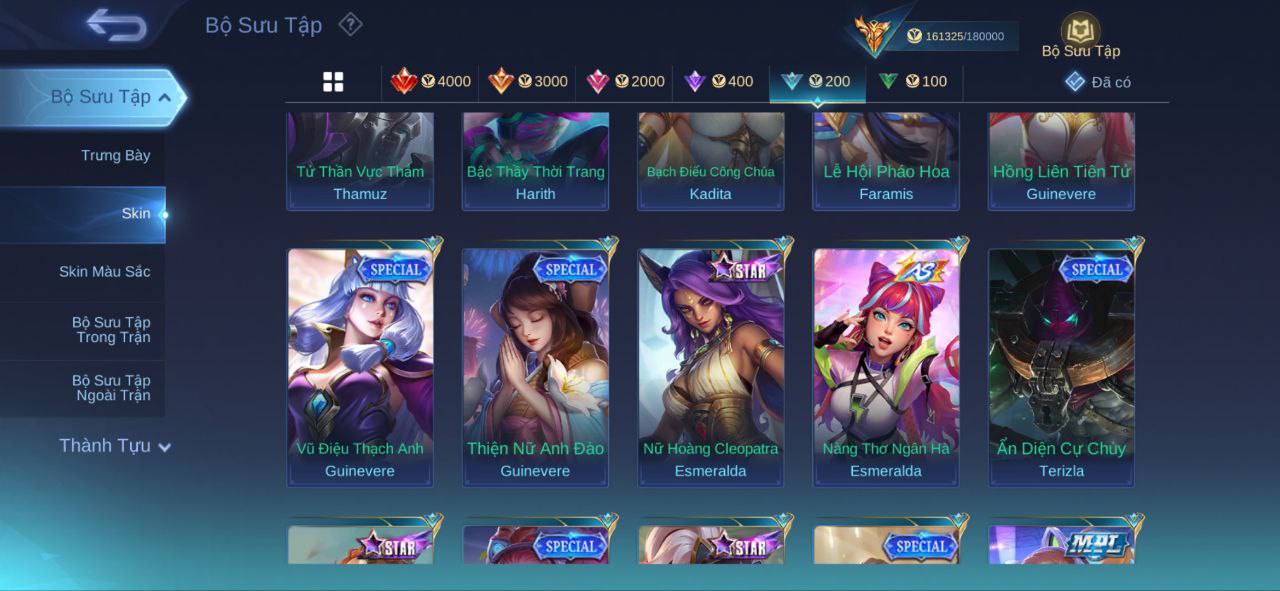The width and height of the screenshot is (1280, 591).
Task: Open the Bộ Sưu Tập badge icon
Action: (x=1080, y=30)
